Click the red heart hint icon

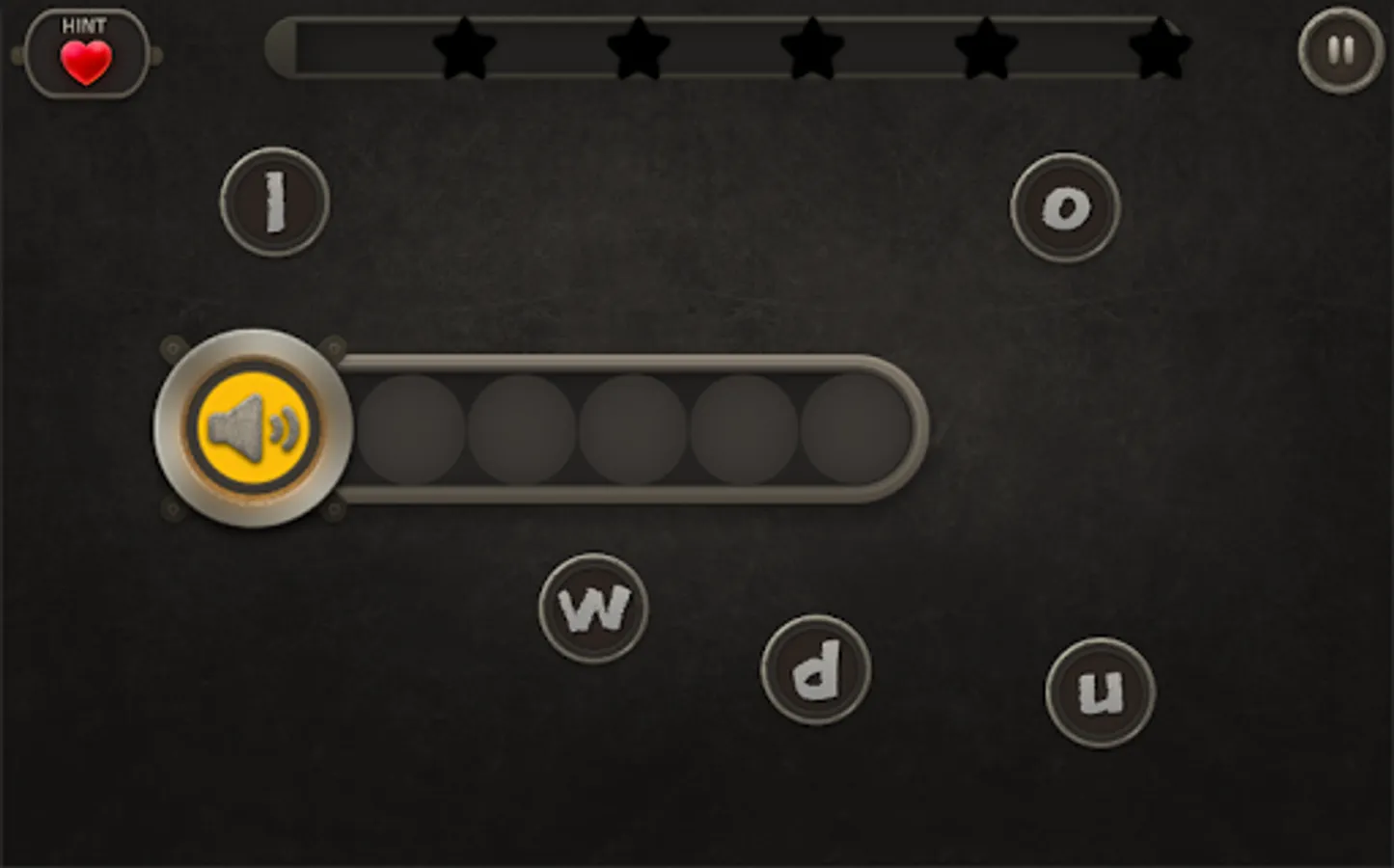[x=87, y=61]
